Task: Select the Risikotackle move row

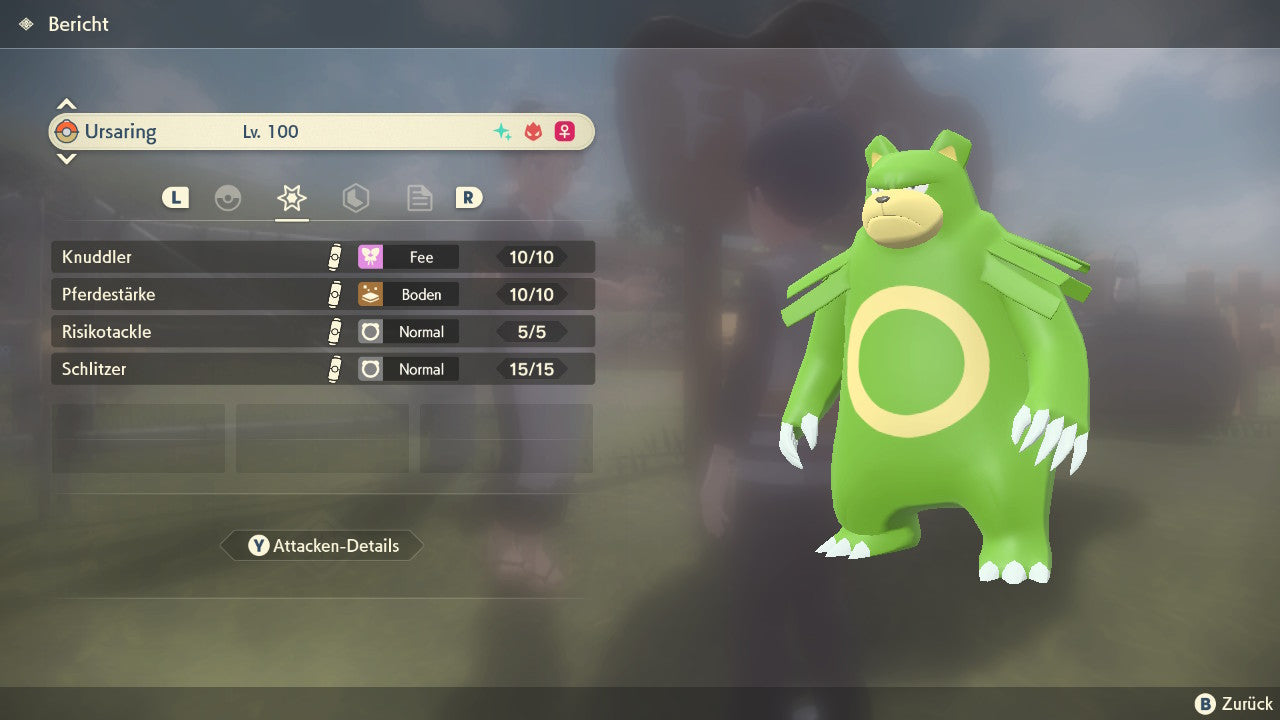Action: pos(322,332)
